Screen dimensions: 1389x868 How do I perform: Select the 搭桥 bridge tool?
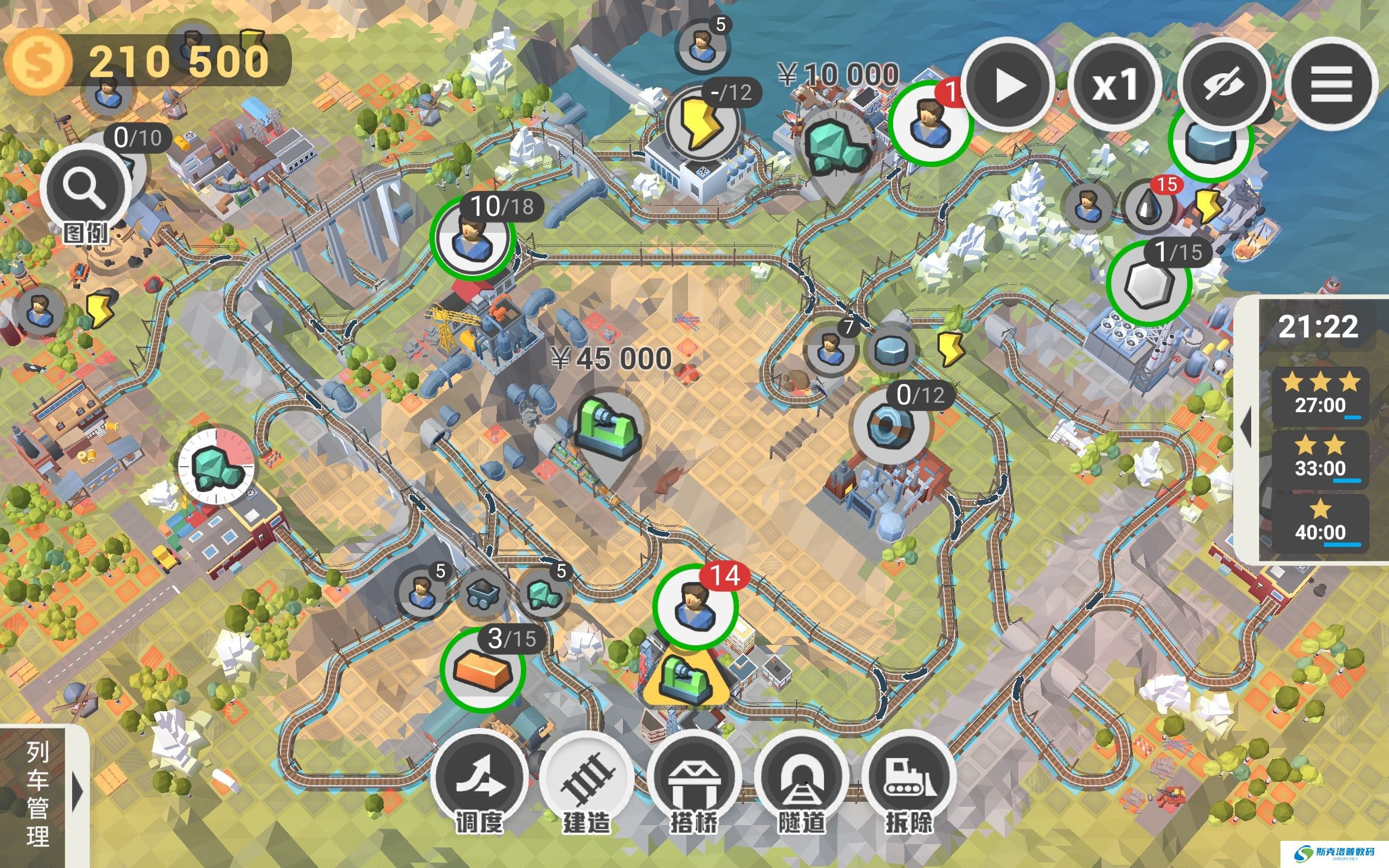[694, 781]
